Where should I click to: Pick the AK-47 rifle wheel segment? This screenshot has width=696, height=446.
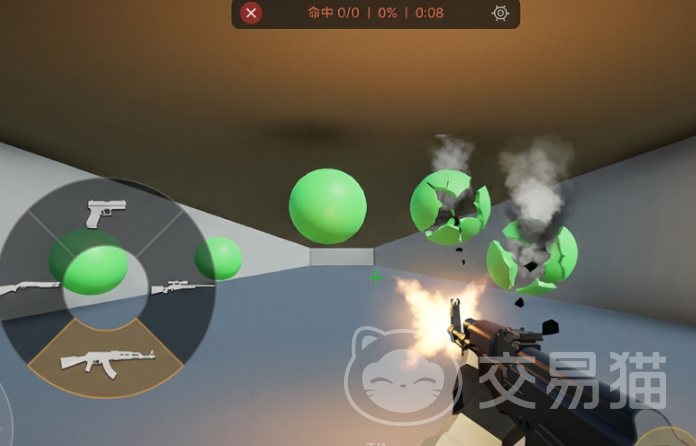[105, 359]
